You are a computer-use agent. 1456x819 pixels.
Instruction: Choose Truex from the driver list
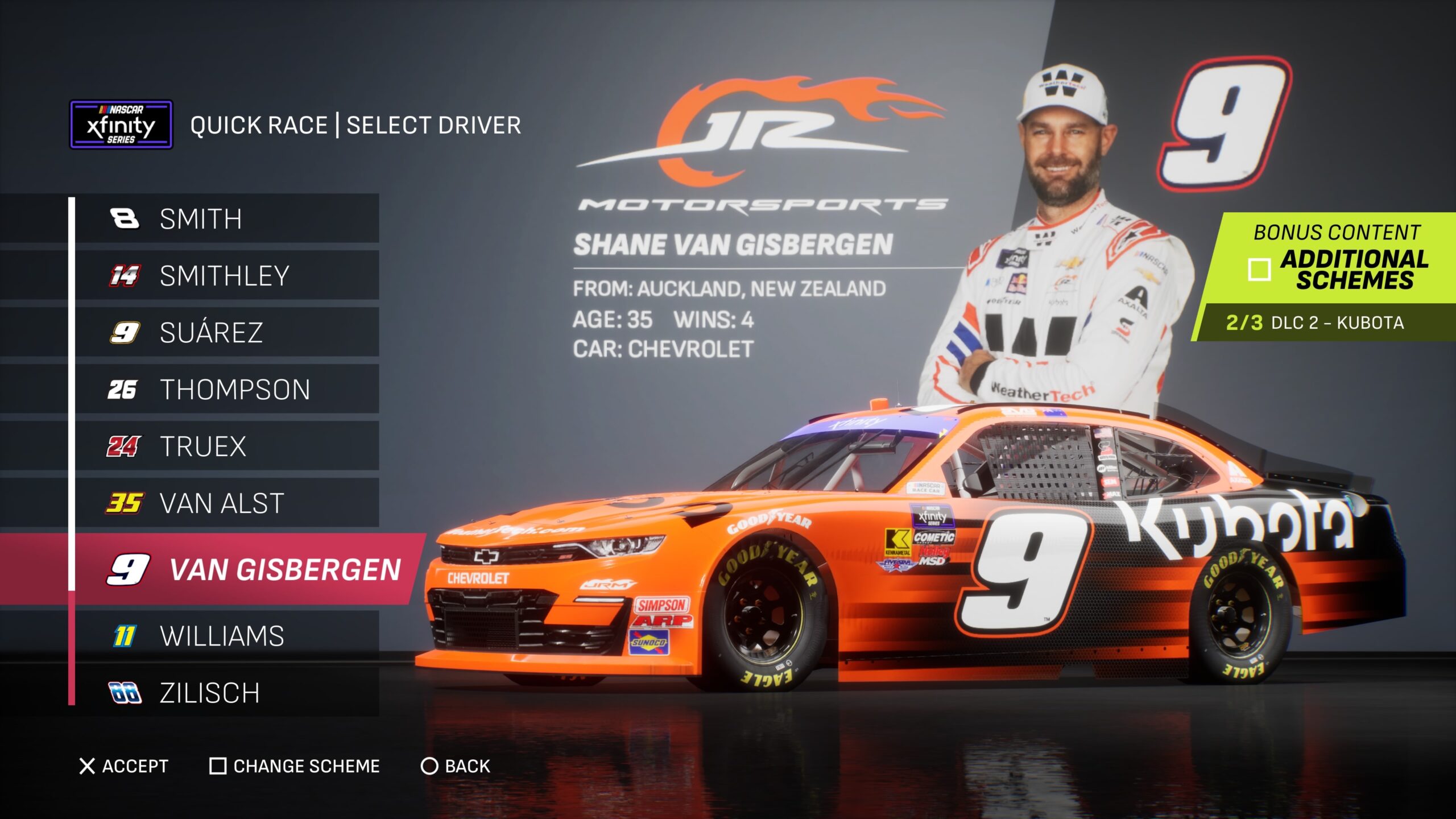coord(226,446)
